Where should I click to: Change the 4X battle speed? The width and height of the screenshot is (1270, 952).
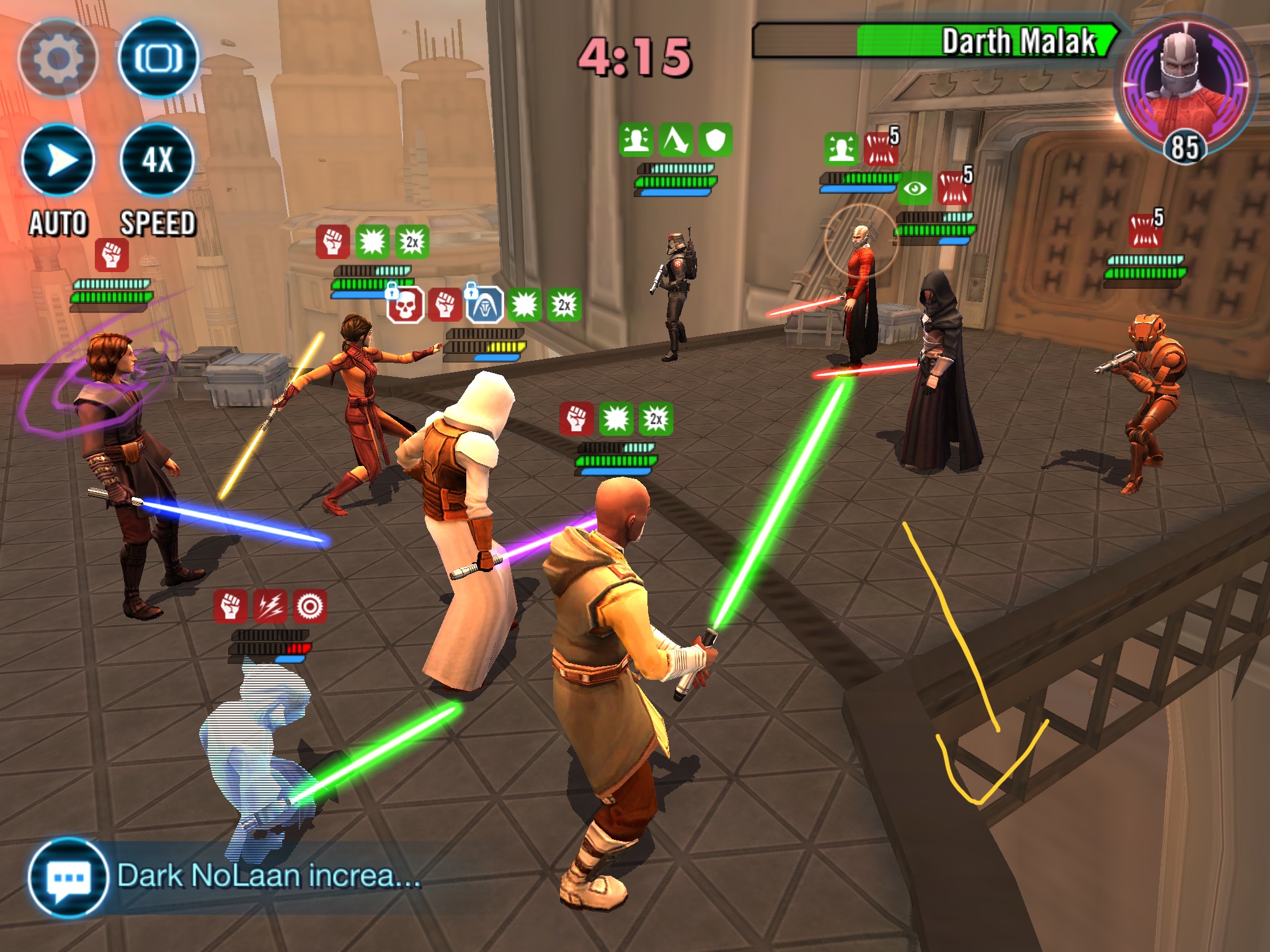click(x=158, y=160)
